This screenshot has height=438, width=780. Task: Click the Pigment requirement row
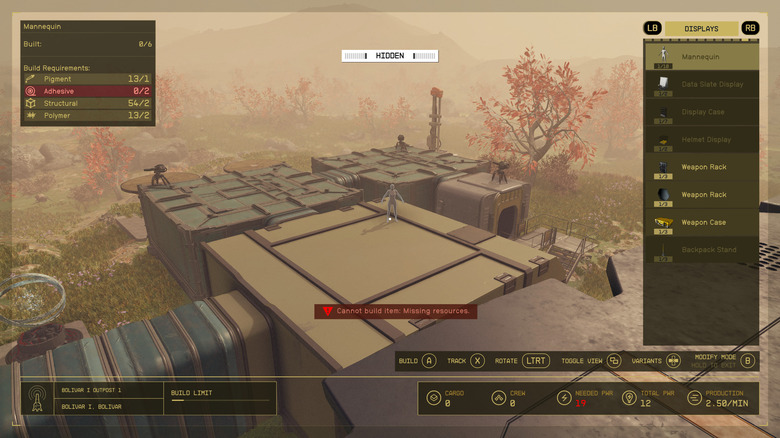(88, 79)
